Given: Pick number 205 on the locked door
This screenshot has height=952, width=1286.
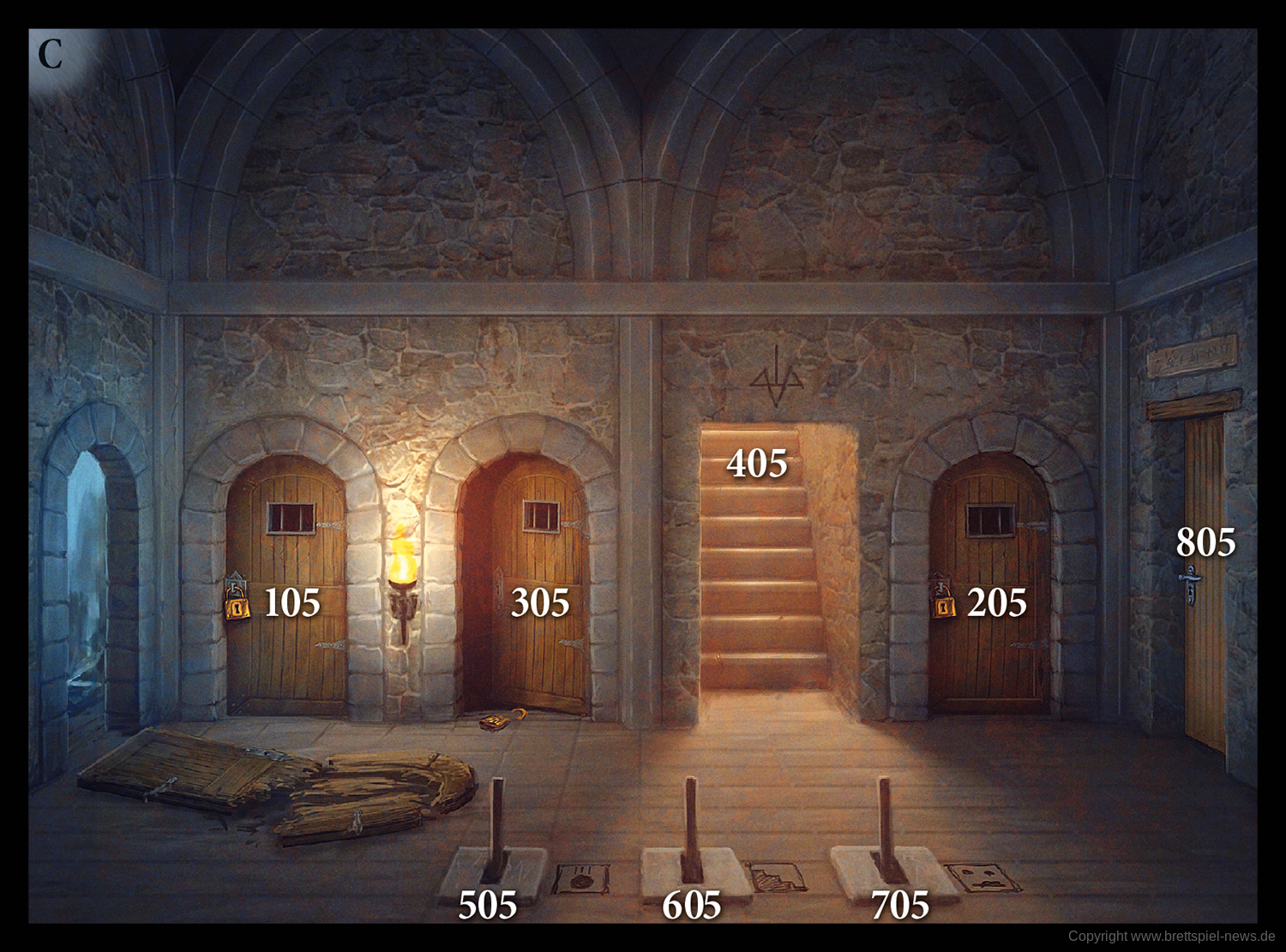Looking at the screenshot, I should 996,603.
